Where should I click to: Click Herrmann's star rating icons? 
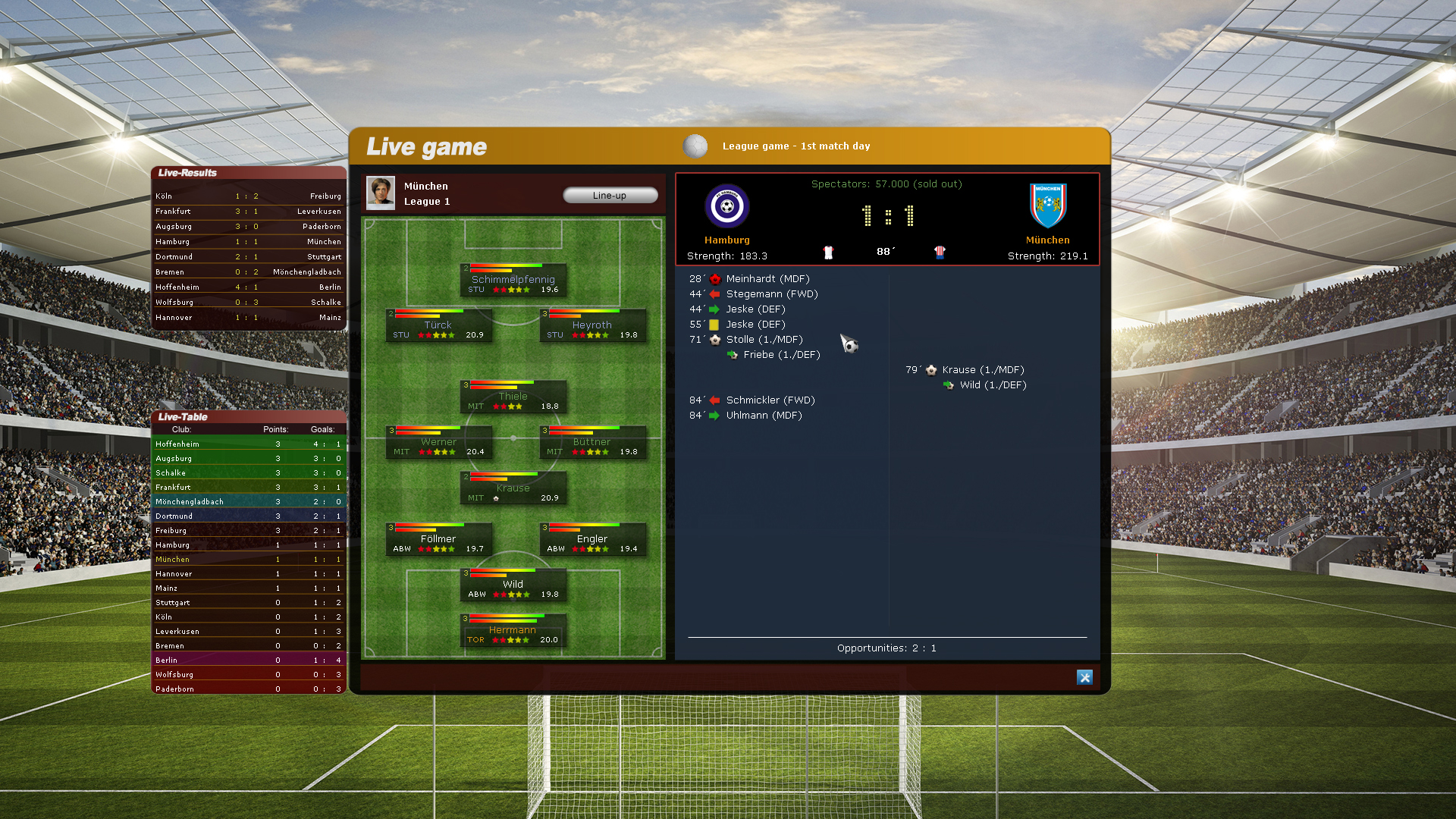512,639
